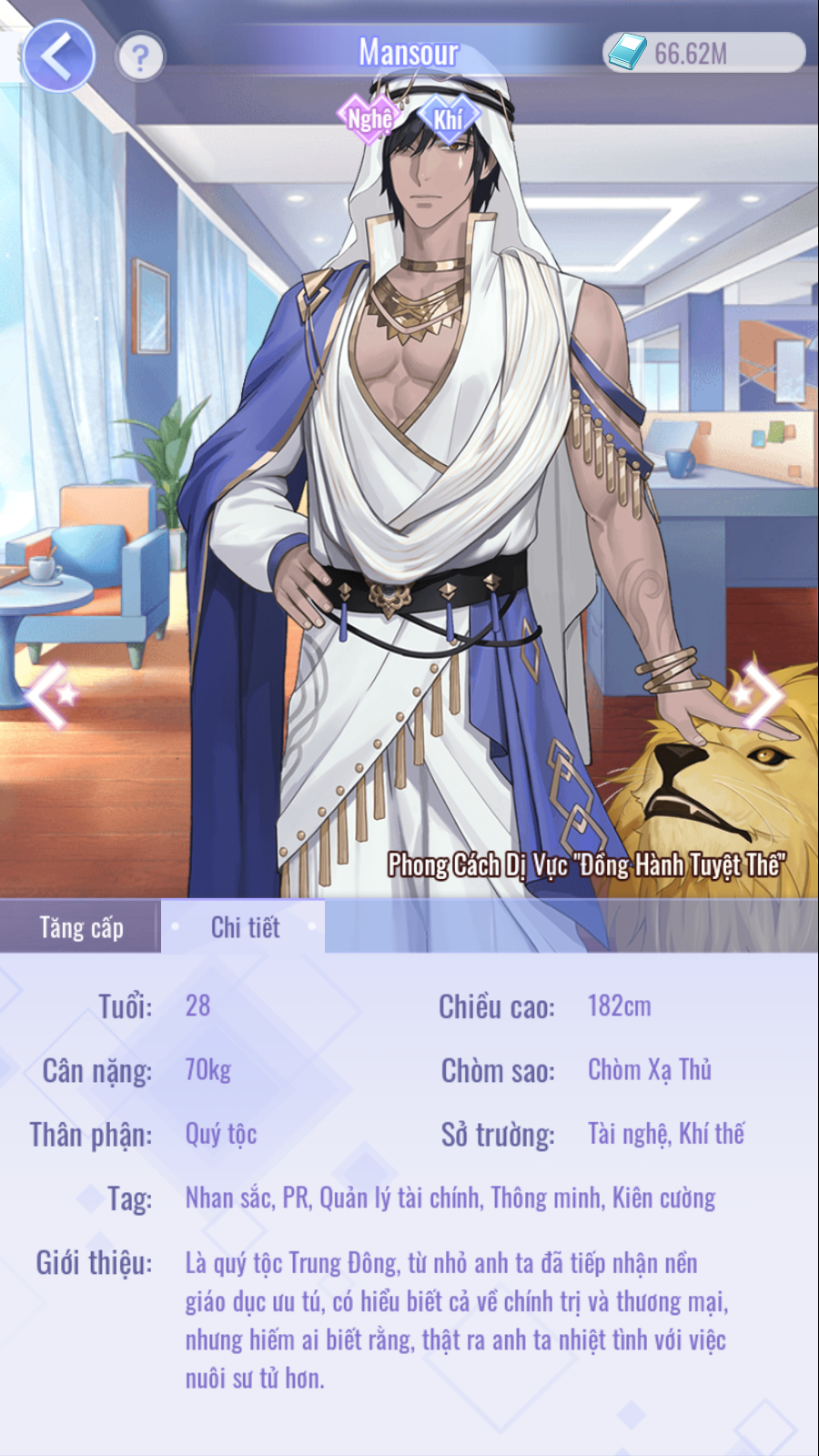819x1456 pixels.
Task: Select the Chi tiết tab
Action: [x=244, y=927]
